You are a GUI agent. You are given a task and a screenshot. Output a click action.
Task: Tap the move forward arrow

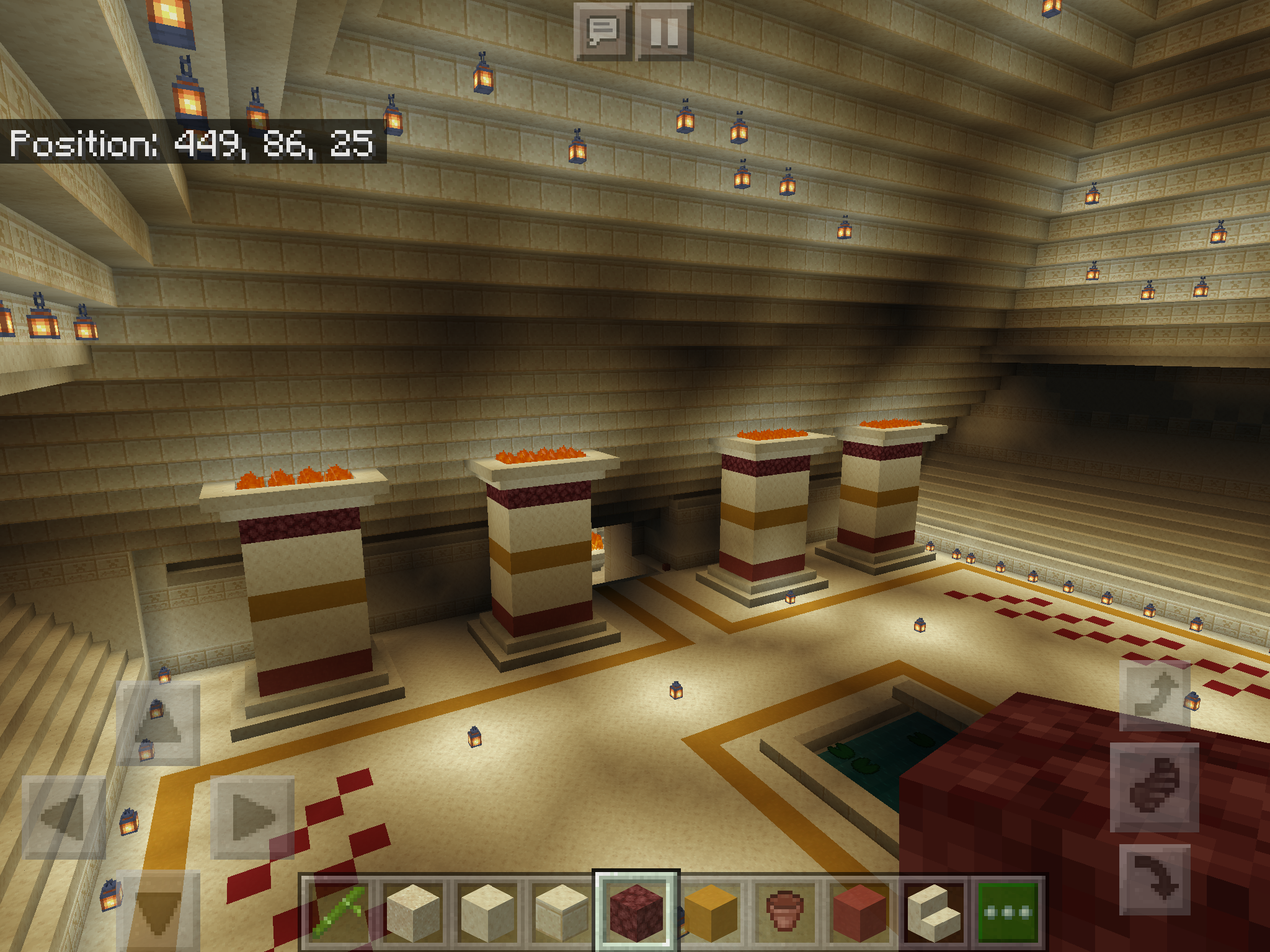click(159, 723)
